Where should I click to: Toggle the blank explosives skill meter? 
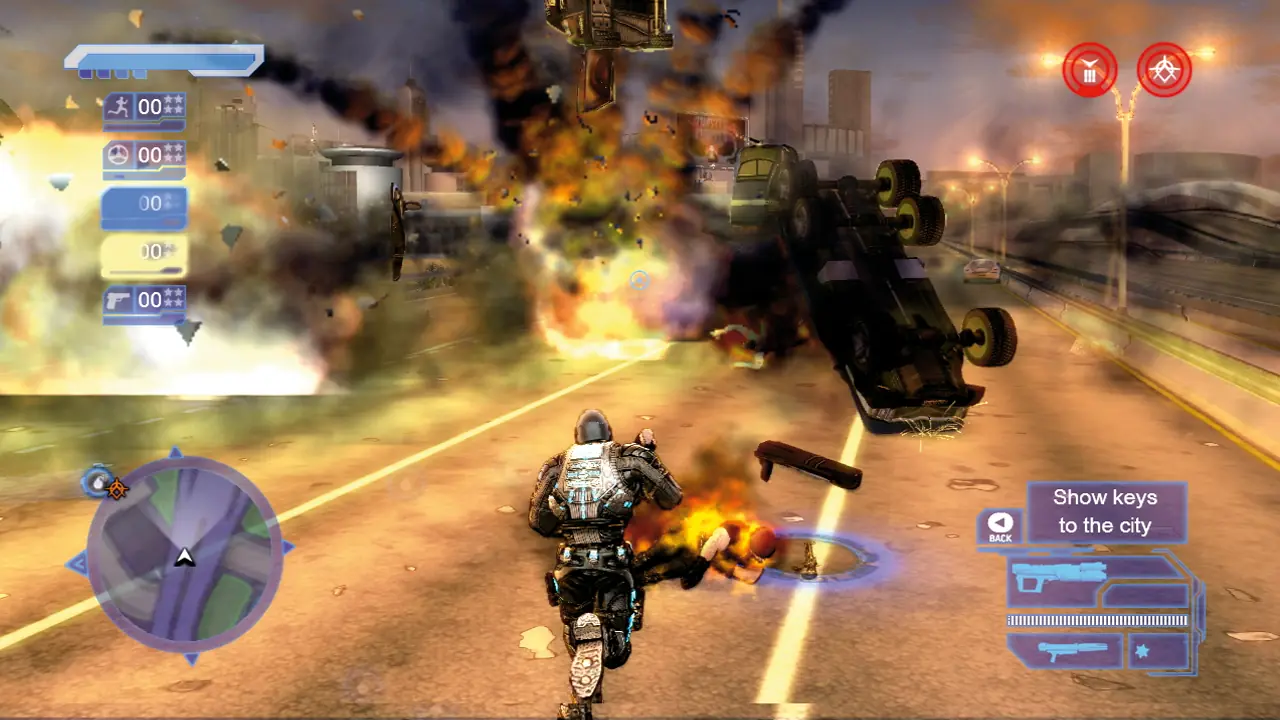pos(143,203)
